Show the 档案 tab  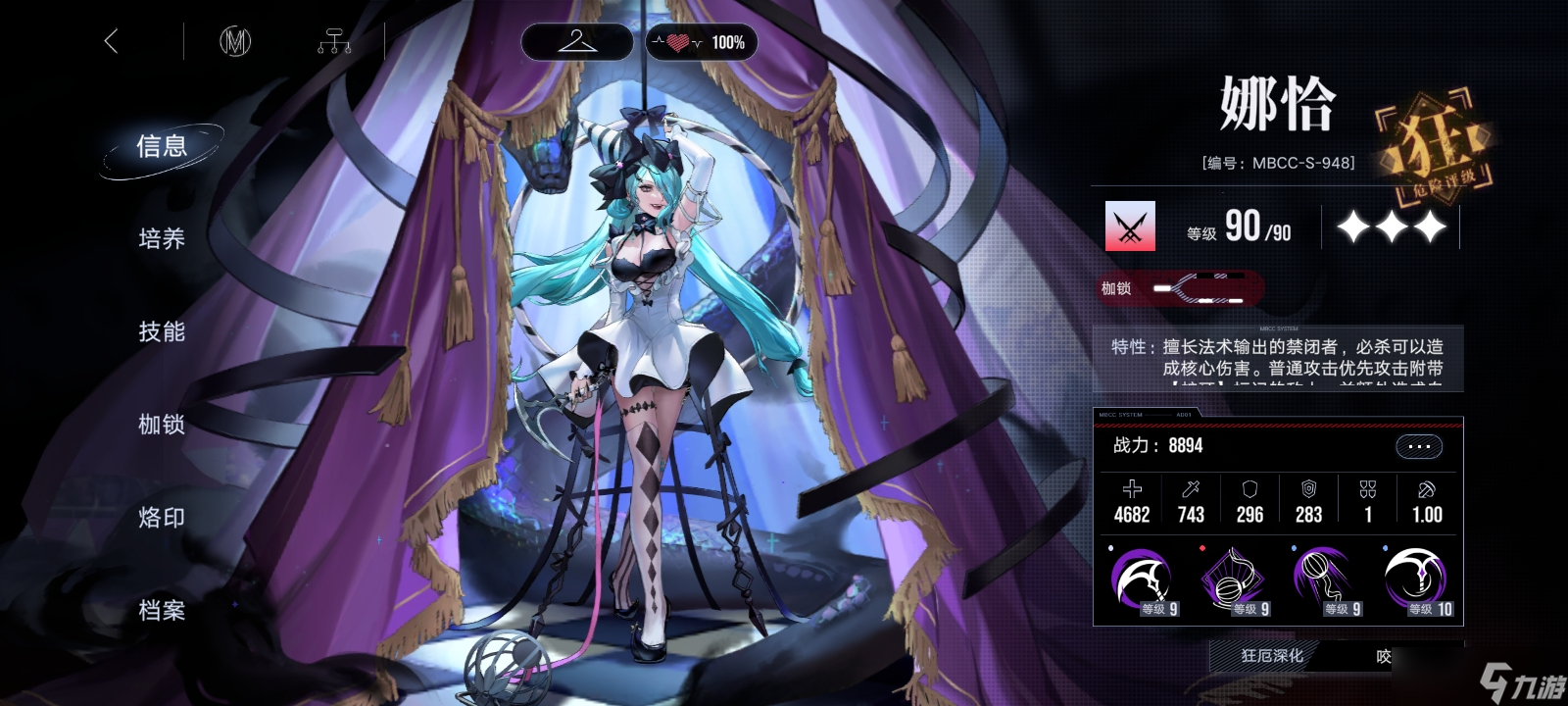[x=162, y=610]
